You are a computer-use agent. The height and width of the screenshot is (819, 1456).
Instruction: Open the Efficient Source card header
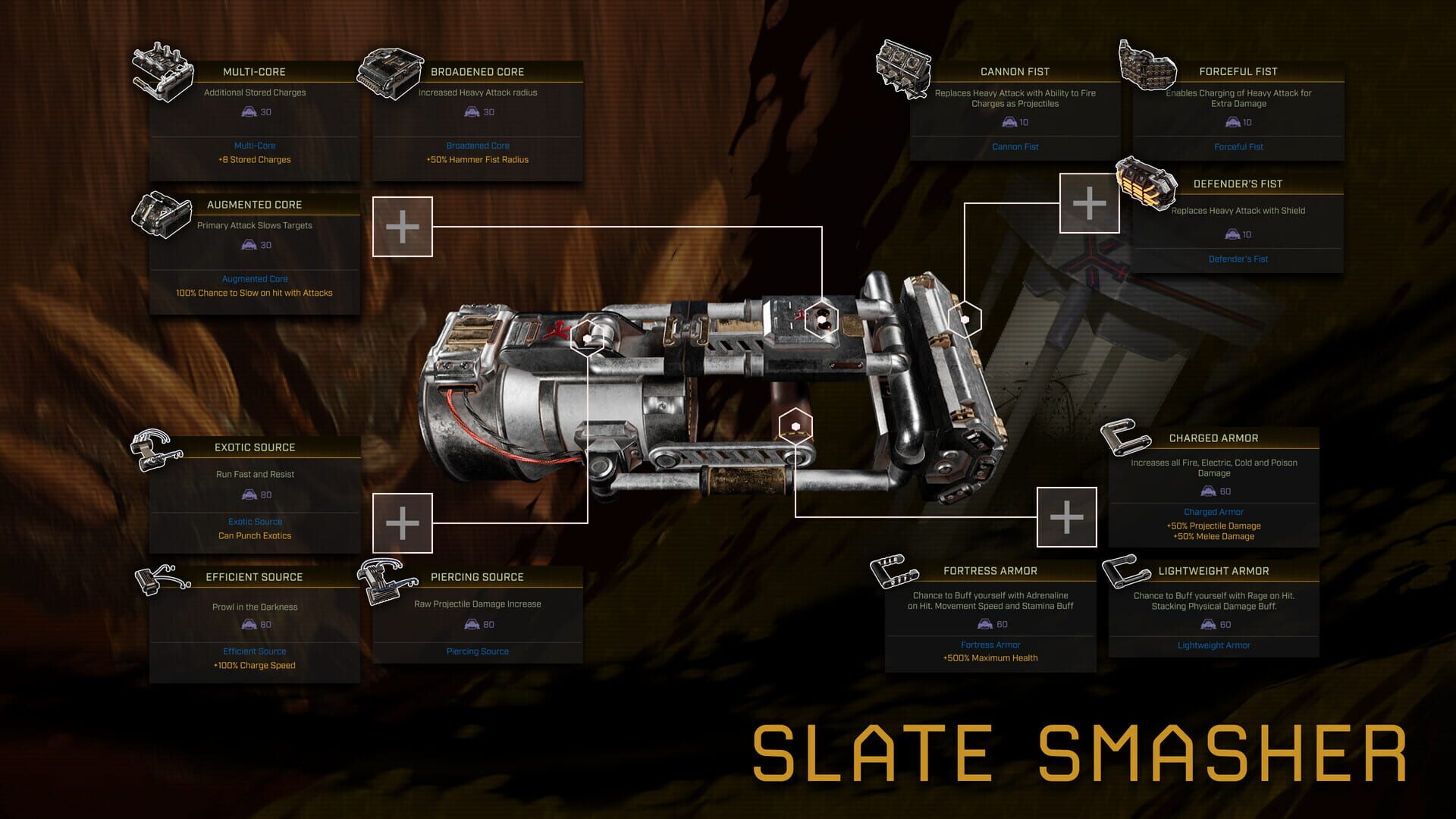click(x=255, y=576)
